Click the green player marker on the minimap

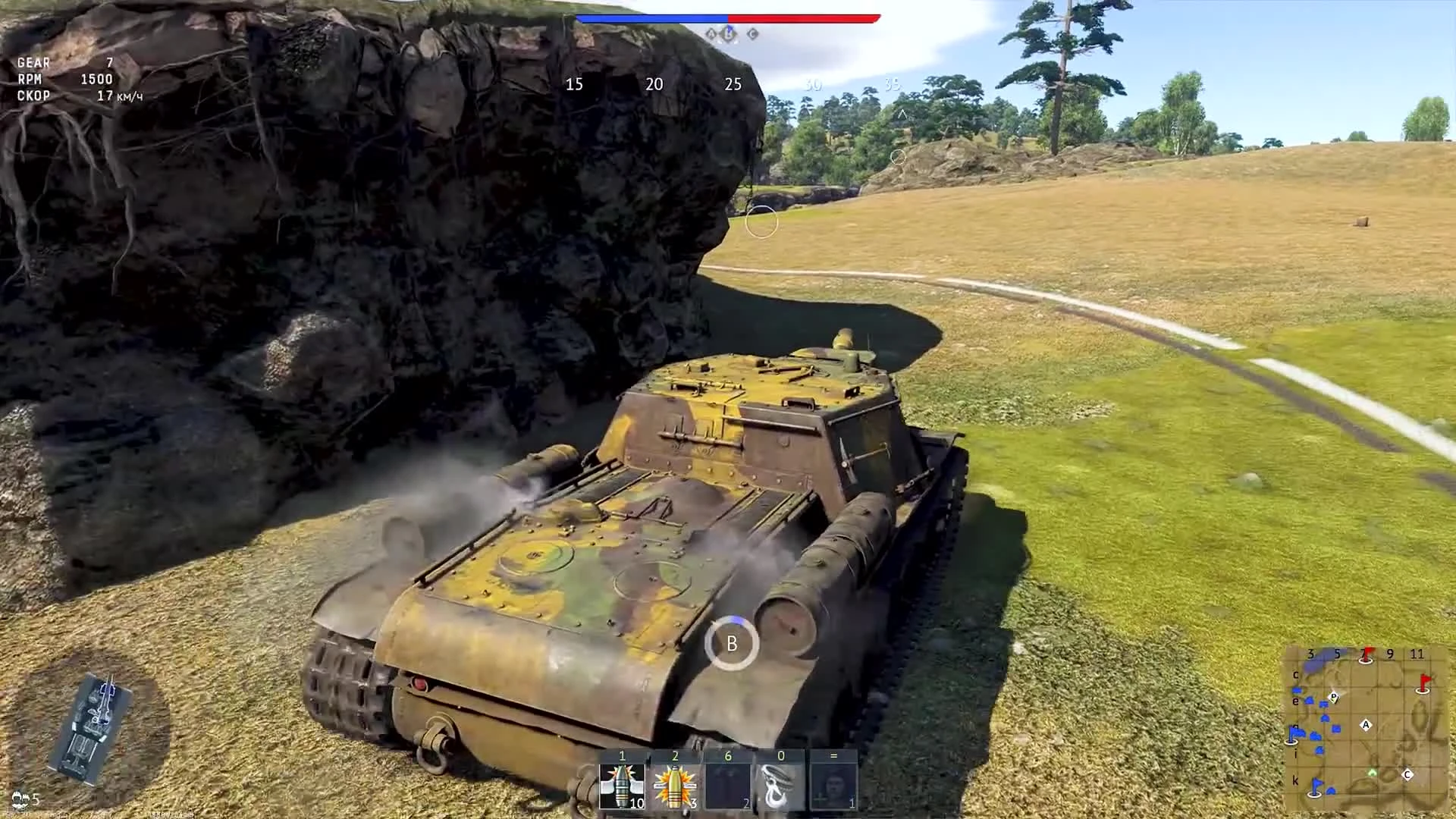(1373, 773)
